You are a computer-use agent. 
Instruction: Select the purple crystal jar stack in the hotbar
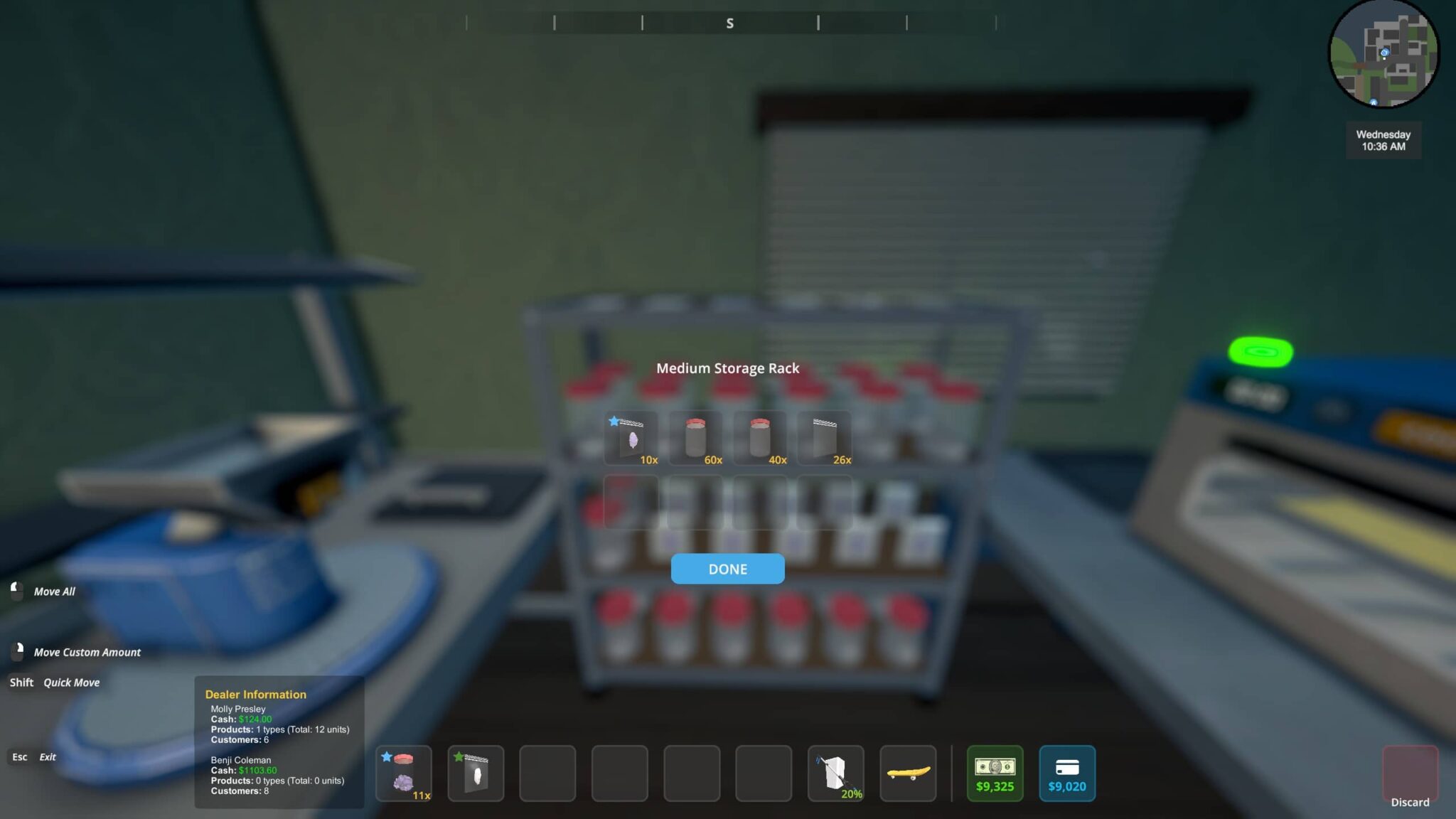pyautogui.click(x=403, y=773)
